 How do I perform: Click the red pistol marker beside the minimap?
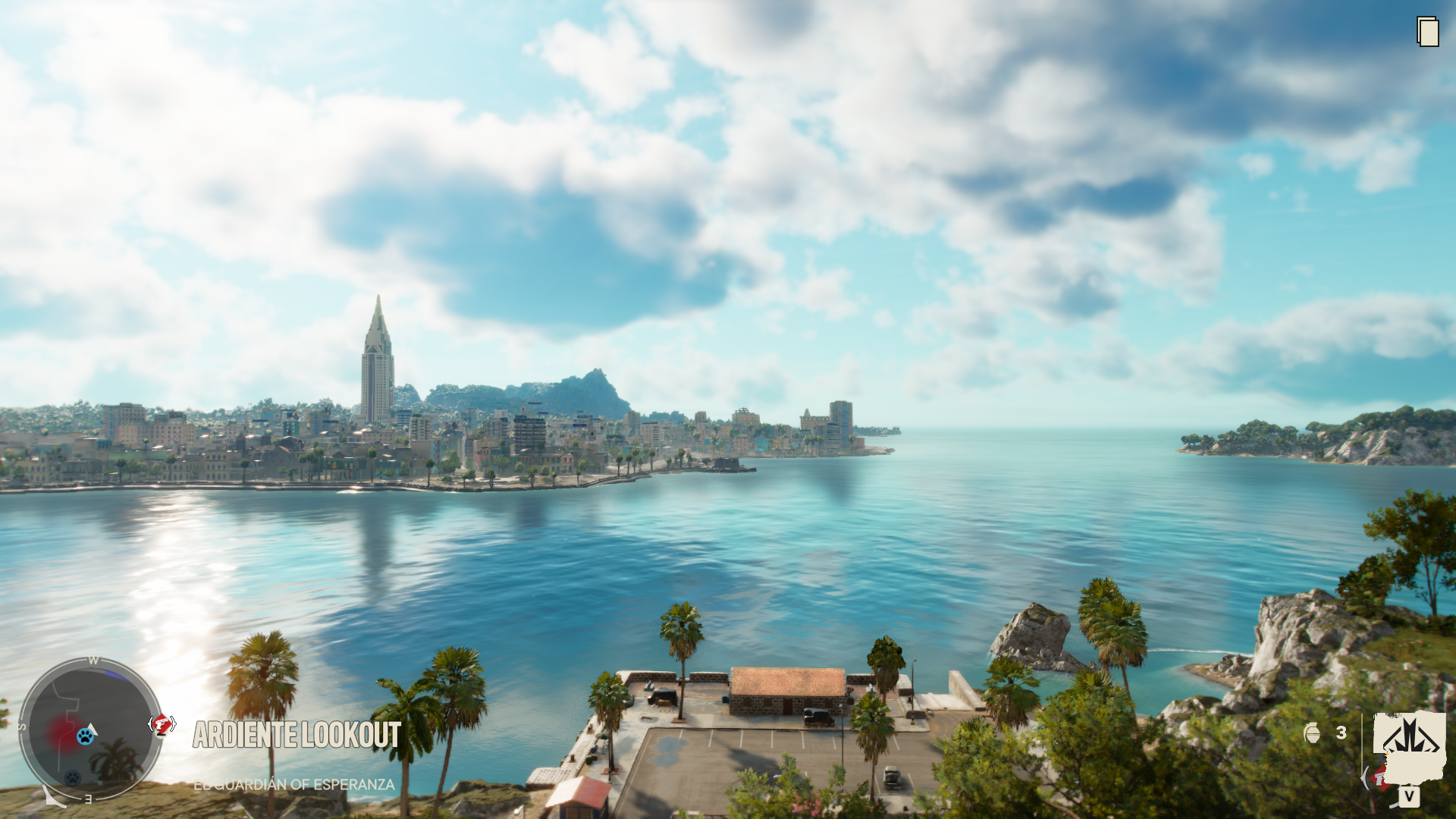click(x=162, y=725)
